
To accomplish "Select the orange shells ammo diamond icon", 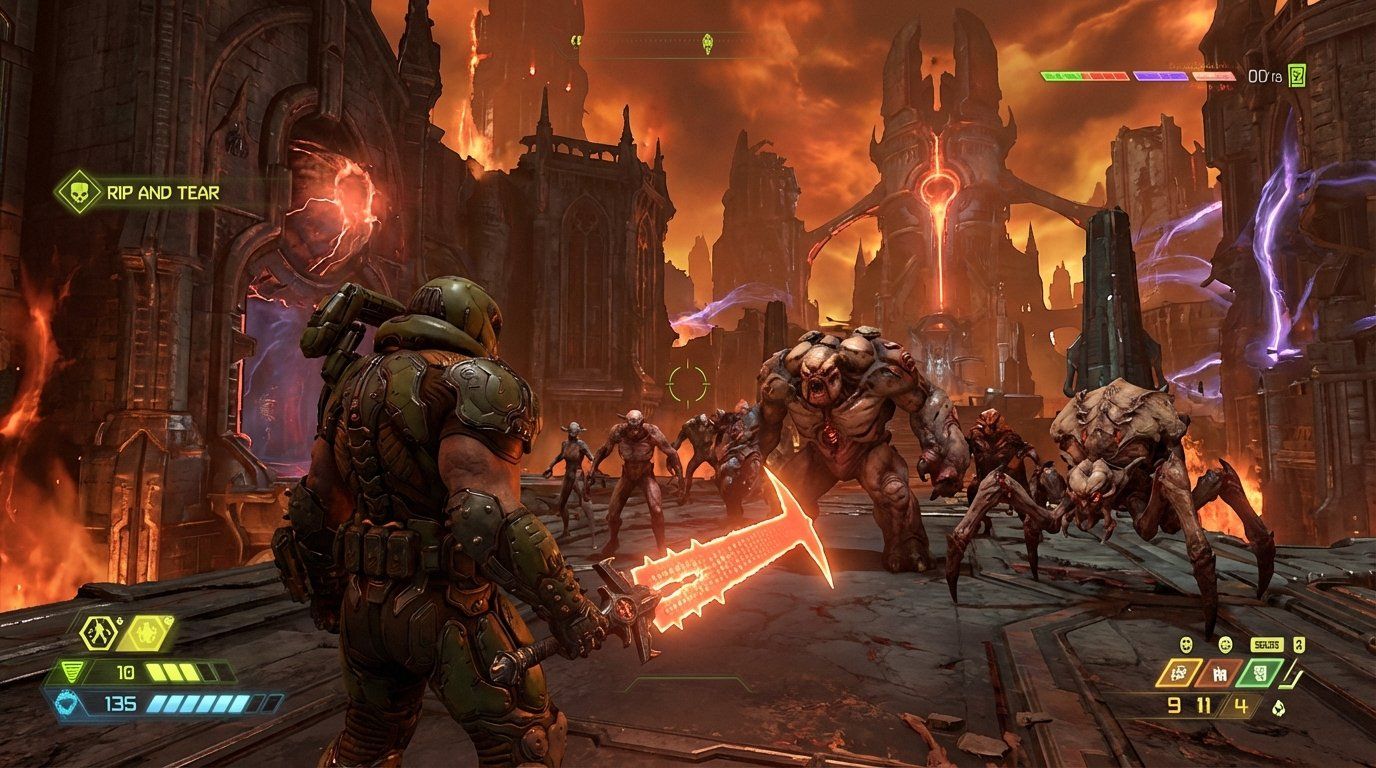I will point(1179,672).
